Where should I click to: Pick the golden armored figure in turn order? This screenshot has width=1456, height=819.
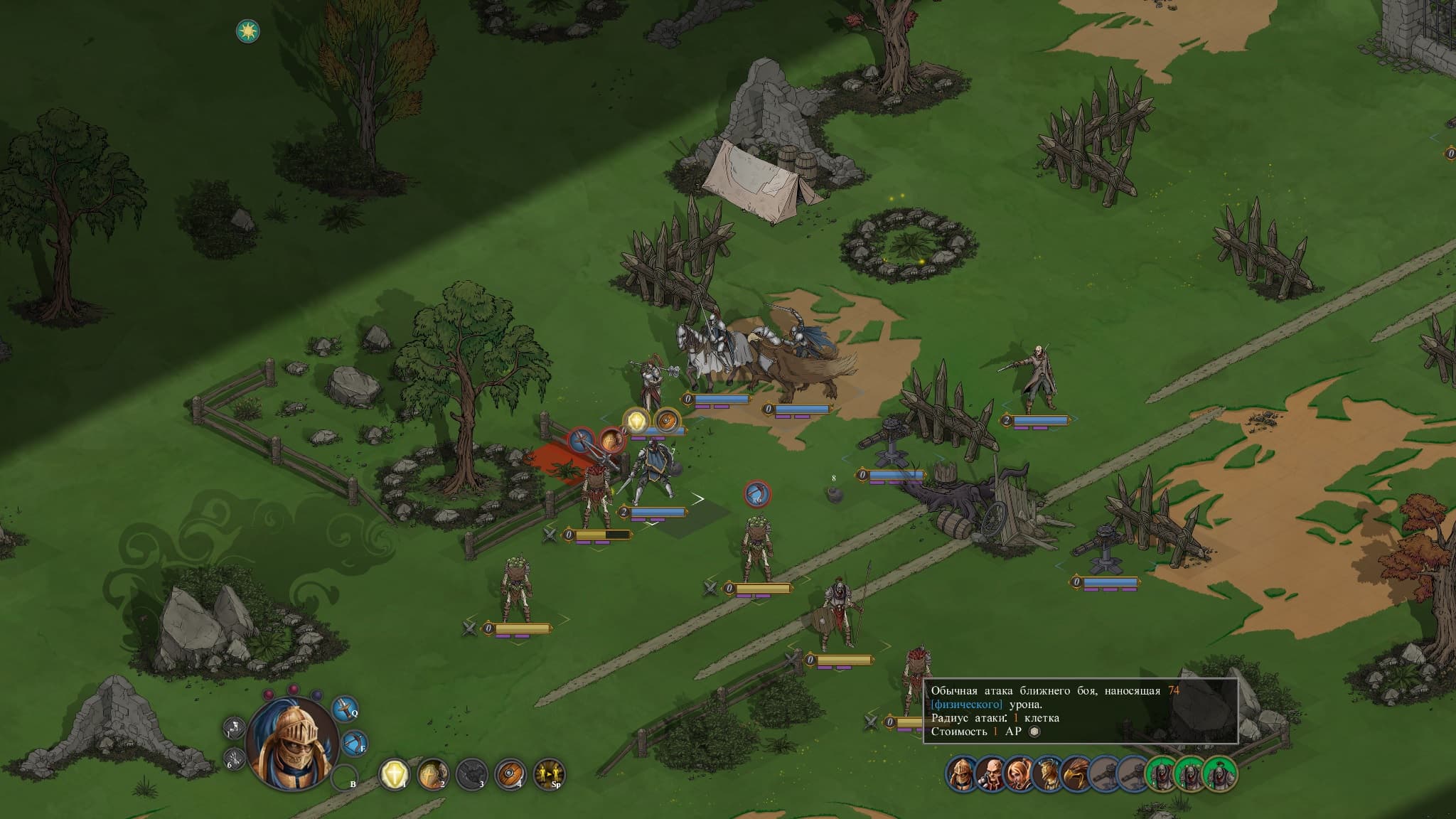(x=1046, y=773)
